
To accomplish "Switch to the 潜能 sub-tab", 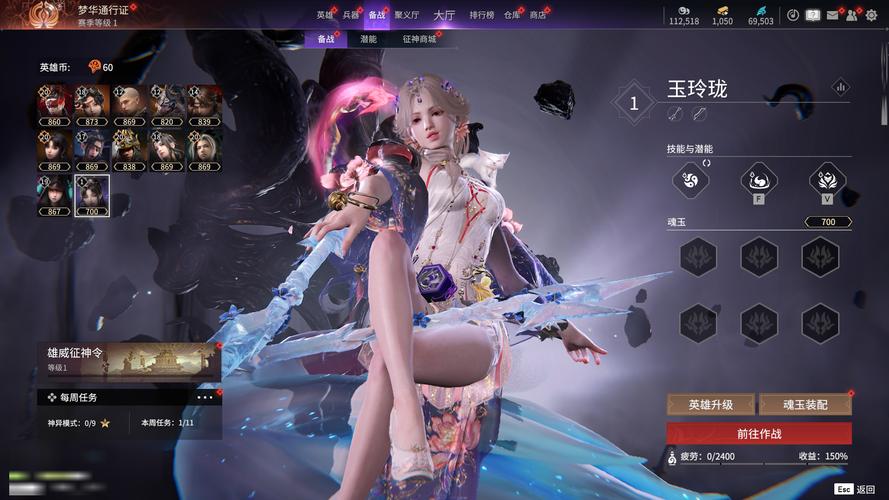I will pos(368,39).
